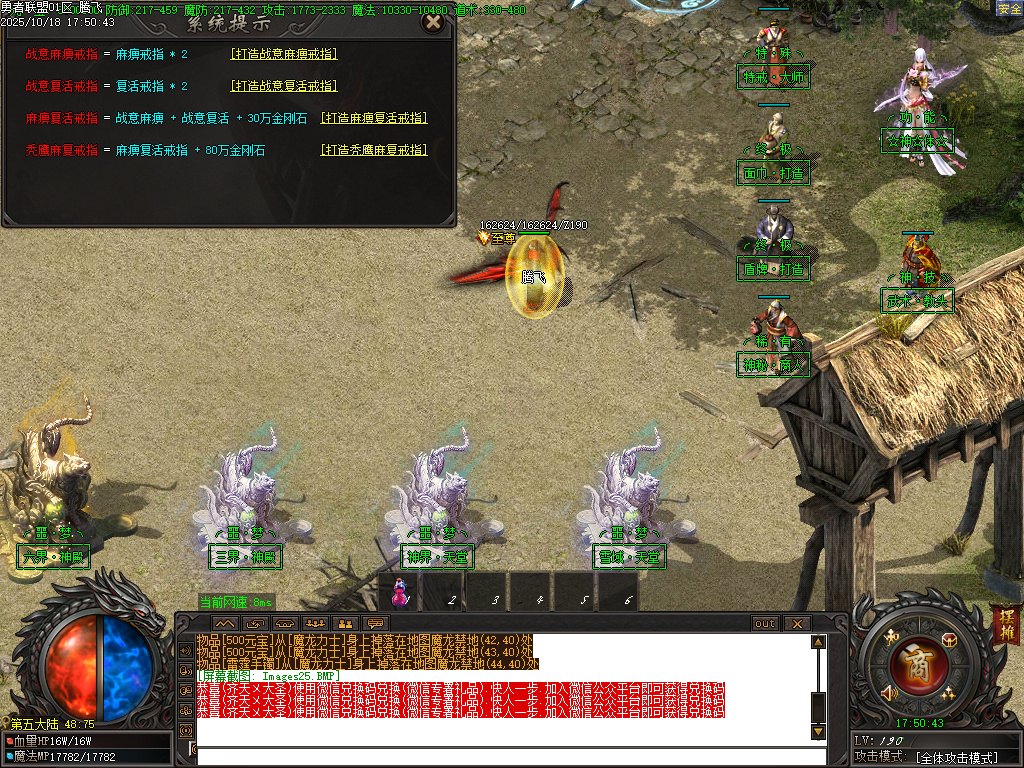Choose the 打造战意麻痹戒指 link
Screen dimensions: 1024x768
point(284,54)
